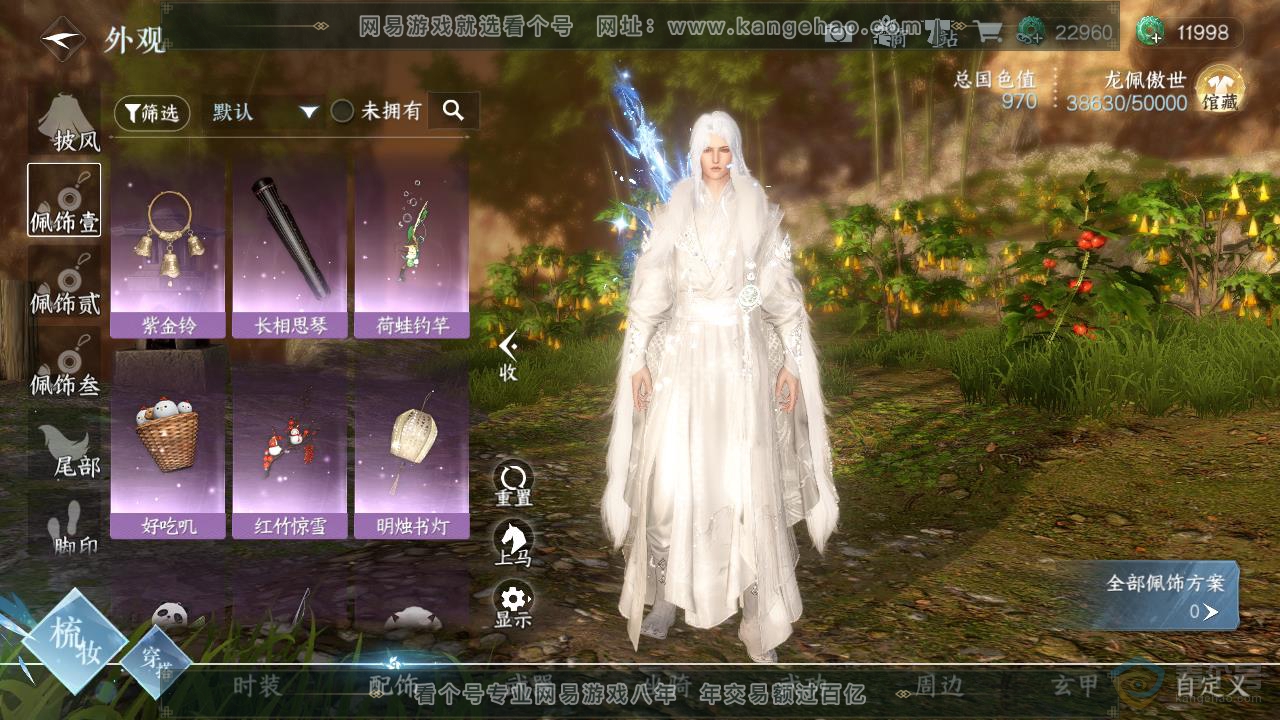Open the 显示 gear display settings
1280x720 pixels.
[x=513, y=605]
